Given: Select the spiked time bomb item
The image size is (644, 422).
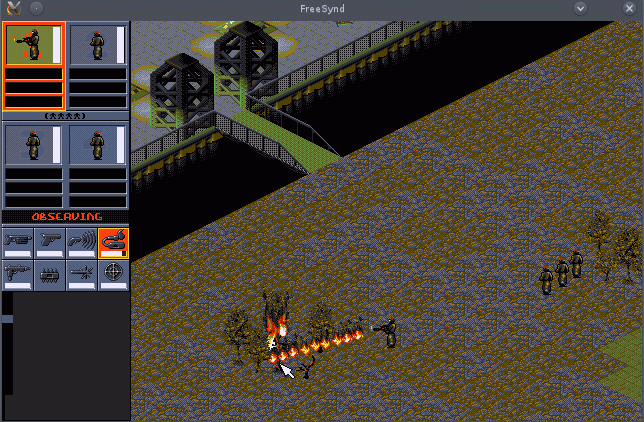Looking at the screenshot, I should (50, 275).
